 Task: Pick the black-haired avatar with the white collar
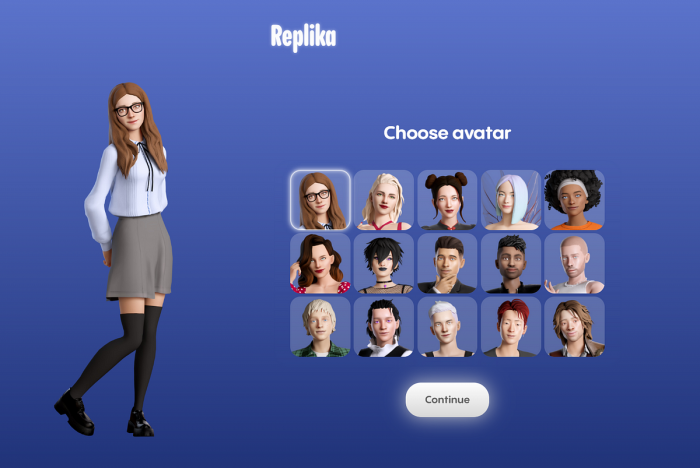pos(384,327)
